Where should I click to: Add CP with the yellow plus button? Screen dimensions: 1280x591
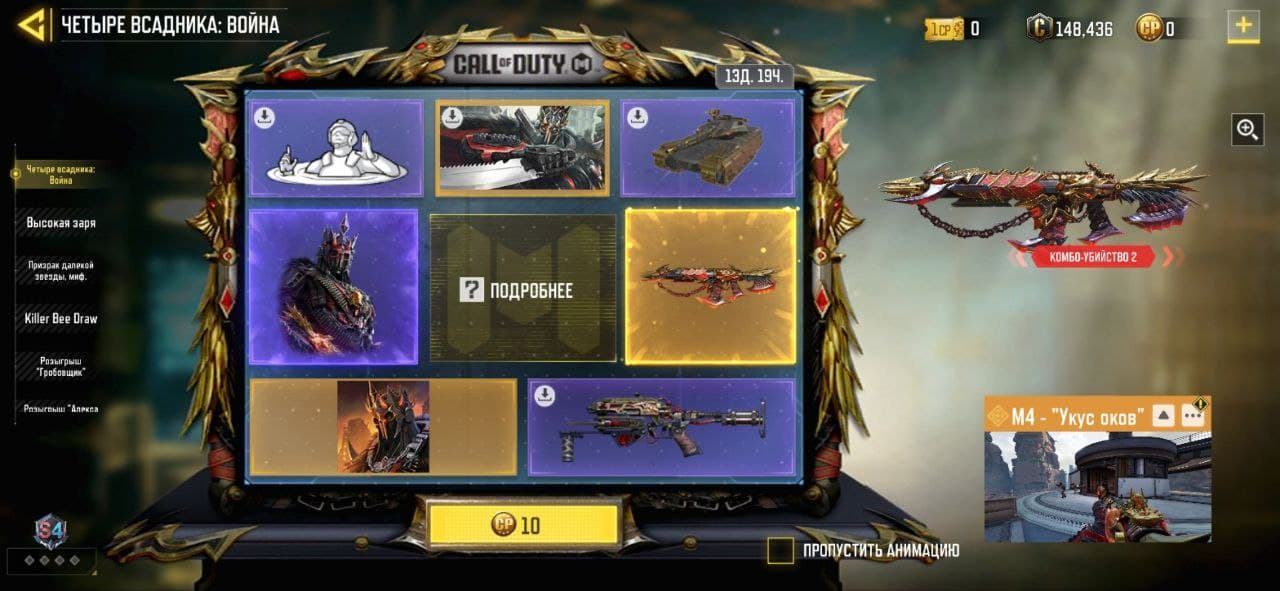coord(1243,27)
